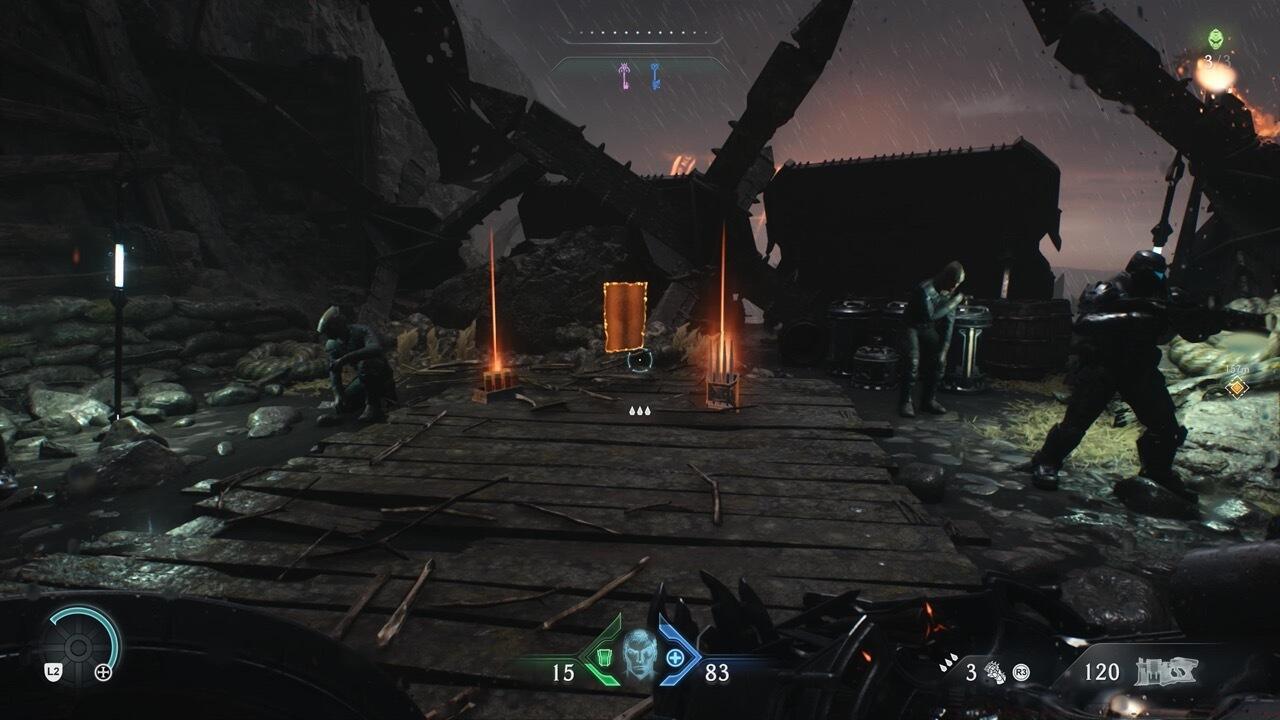Click the blue health cross icon
1280x720 pixels.
pos(676,658)
